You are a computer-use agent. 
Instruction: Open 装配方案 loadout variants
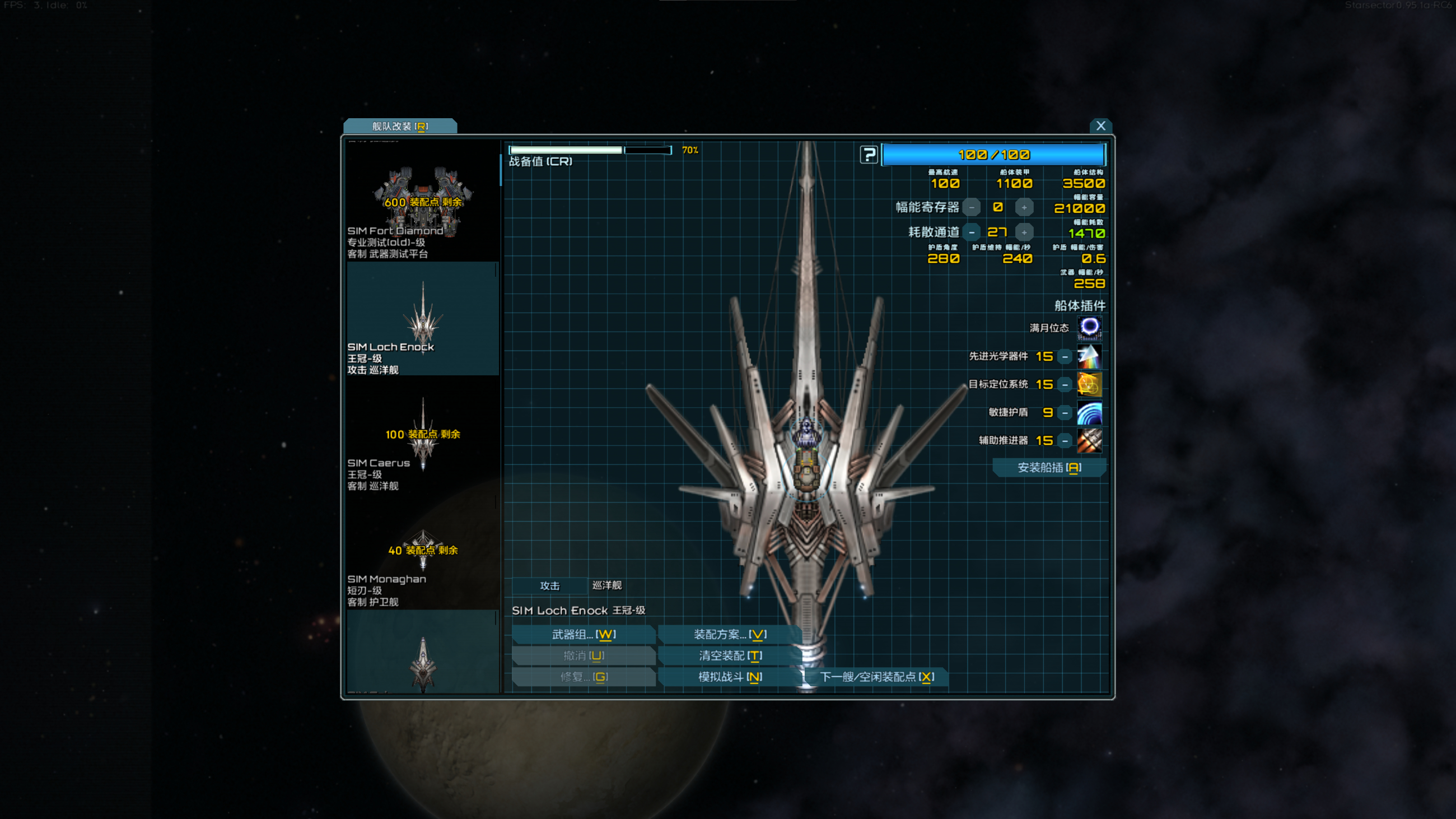pyautogui.click(x=730, y=634)
